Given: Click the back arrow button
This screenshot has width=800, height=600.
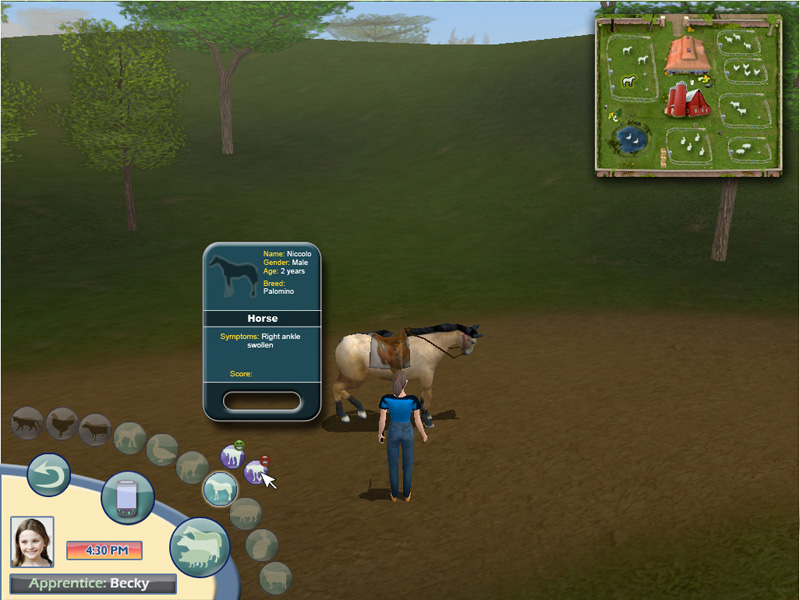Looking at the screenshot, I should click(x=48, y=475).
